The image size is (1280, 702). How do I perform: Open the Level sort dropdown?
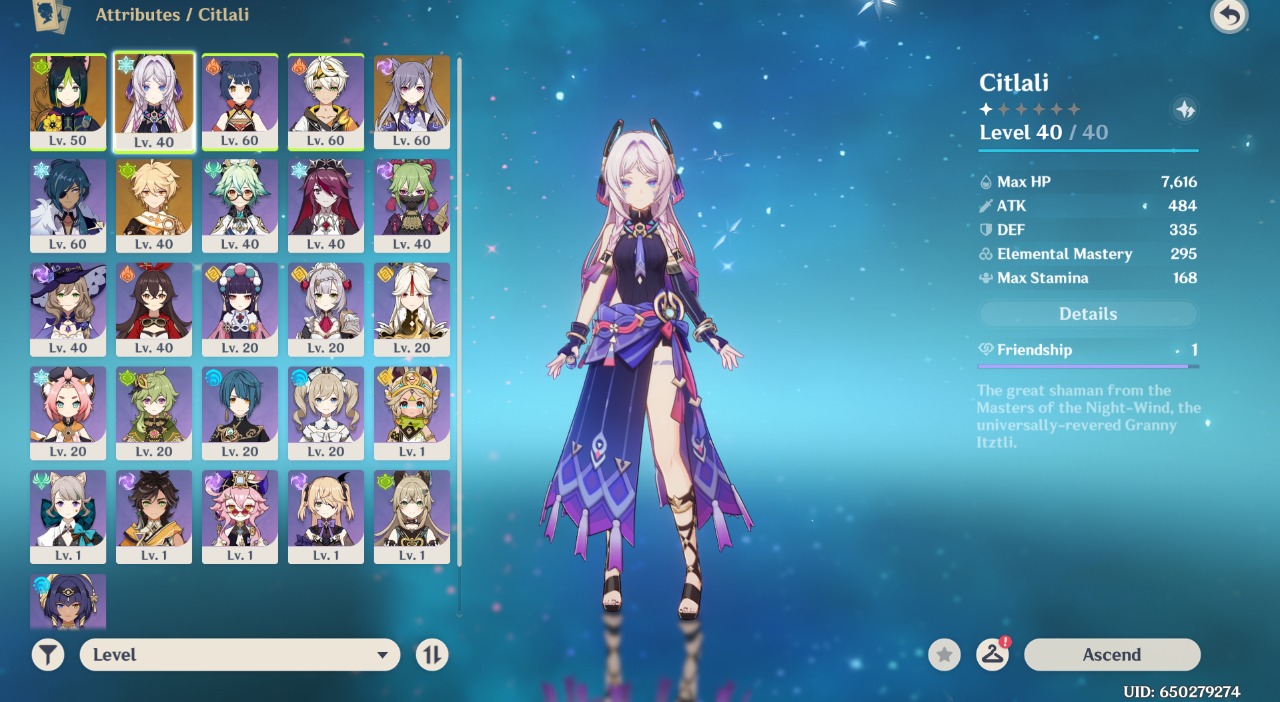240,655
